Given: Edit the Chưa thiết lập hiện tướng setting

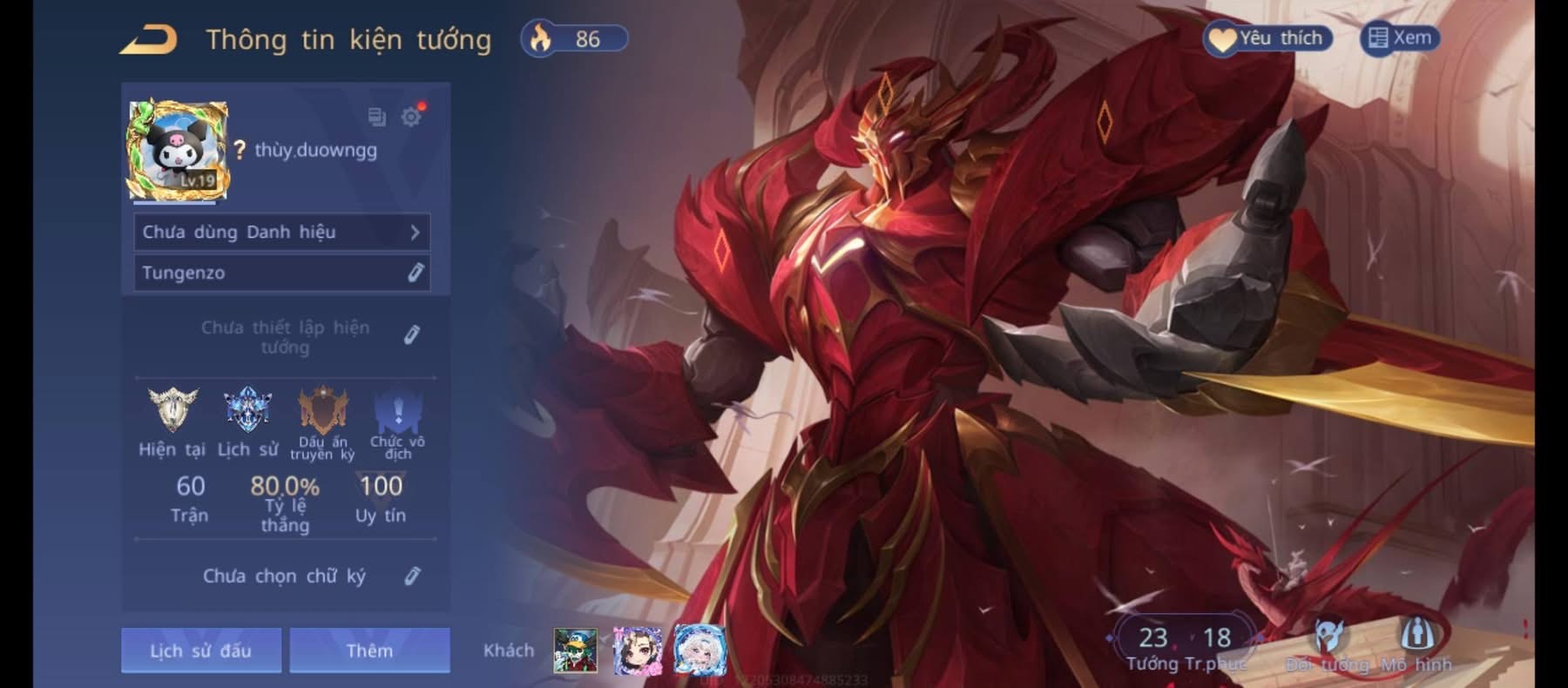Looking at the screenshot, I should coord(412,335).
